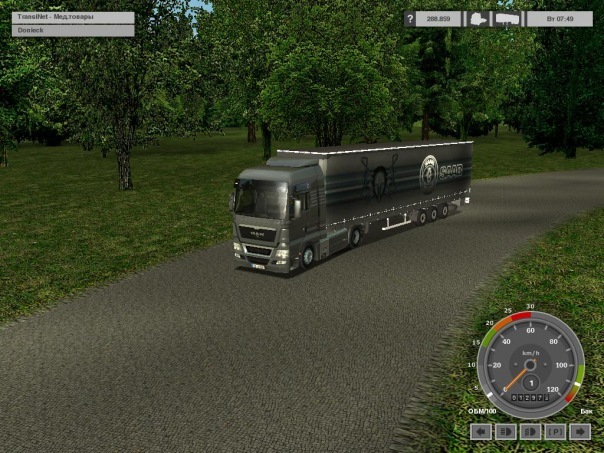The image size is (604, 453).
Task: Open the question mark help button
Action: pyautogui.click(x=410, y=19)
